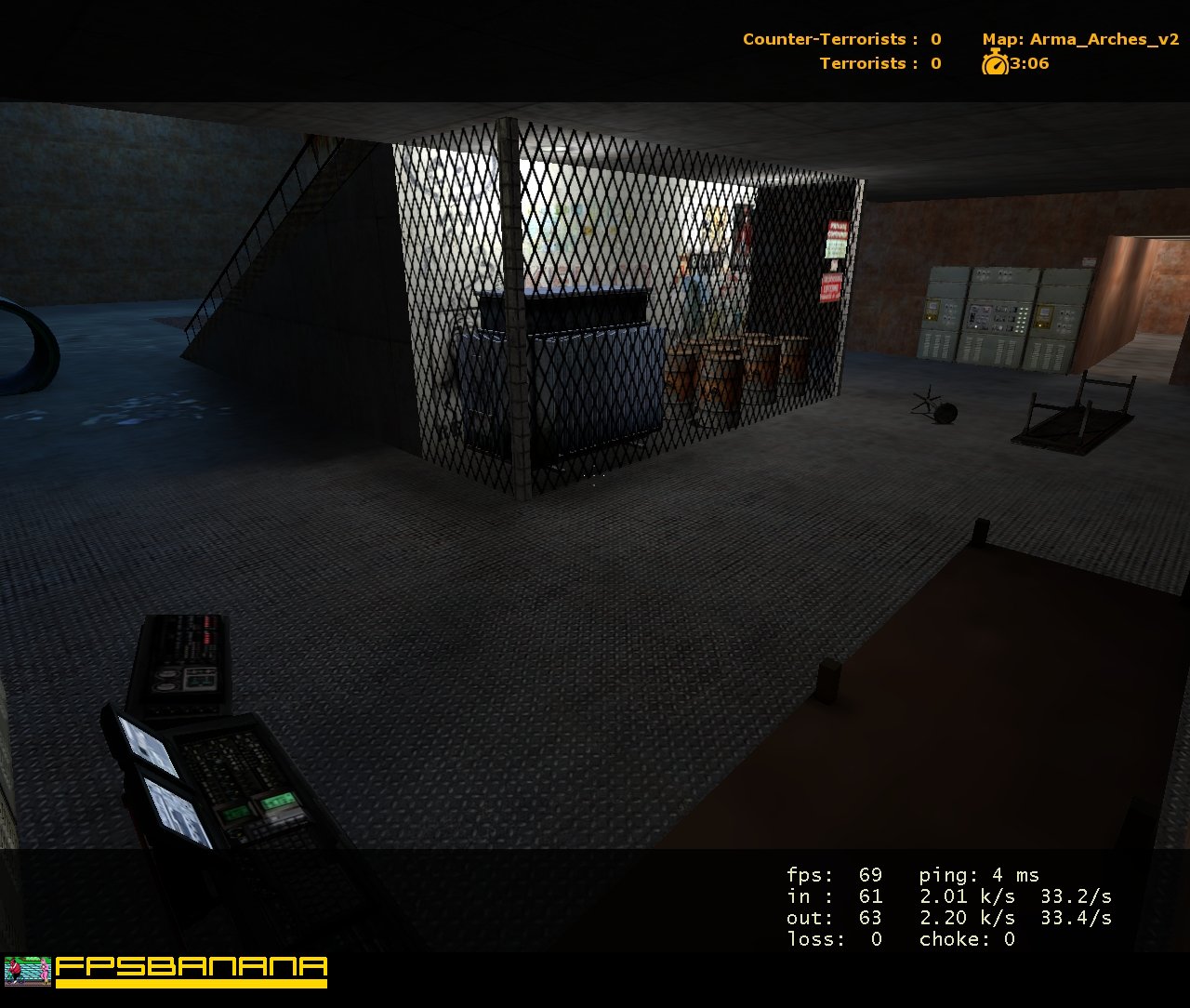Select the white notice sign below the red sign
This screenshot has height=1008, width=1190.
point(835,249)
